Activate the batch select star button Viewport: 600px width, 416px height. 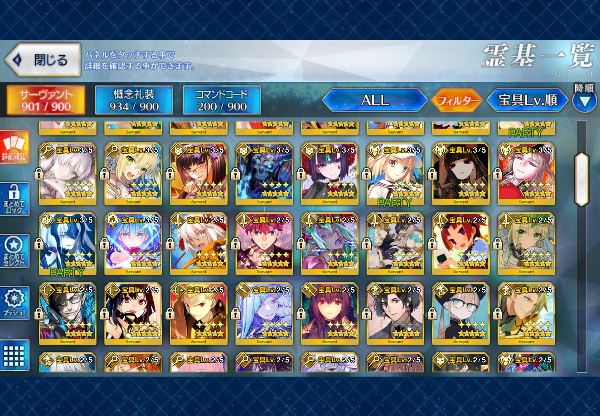[x=15, y=250]
